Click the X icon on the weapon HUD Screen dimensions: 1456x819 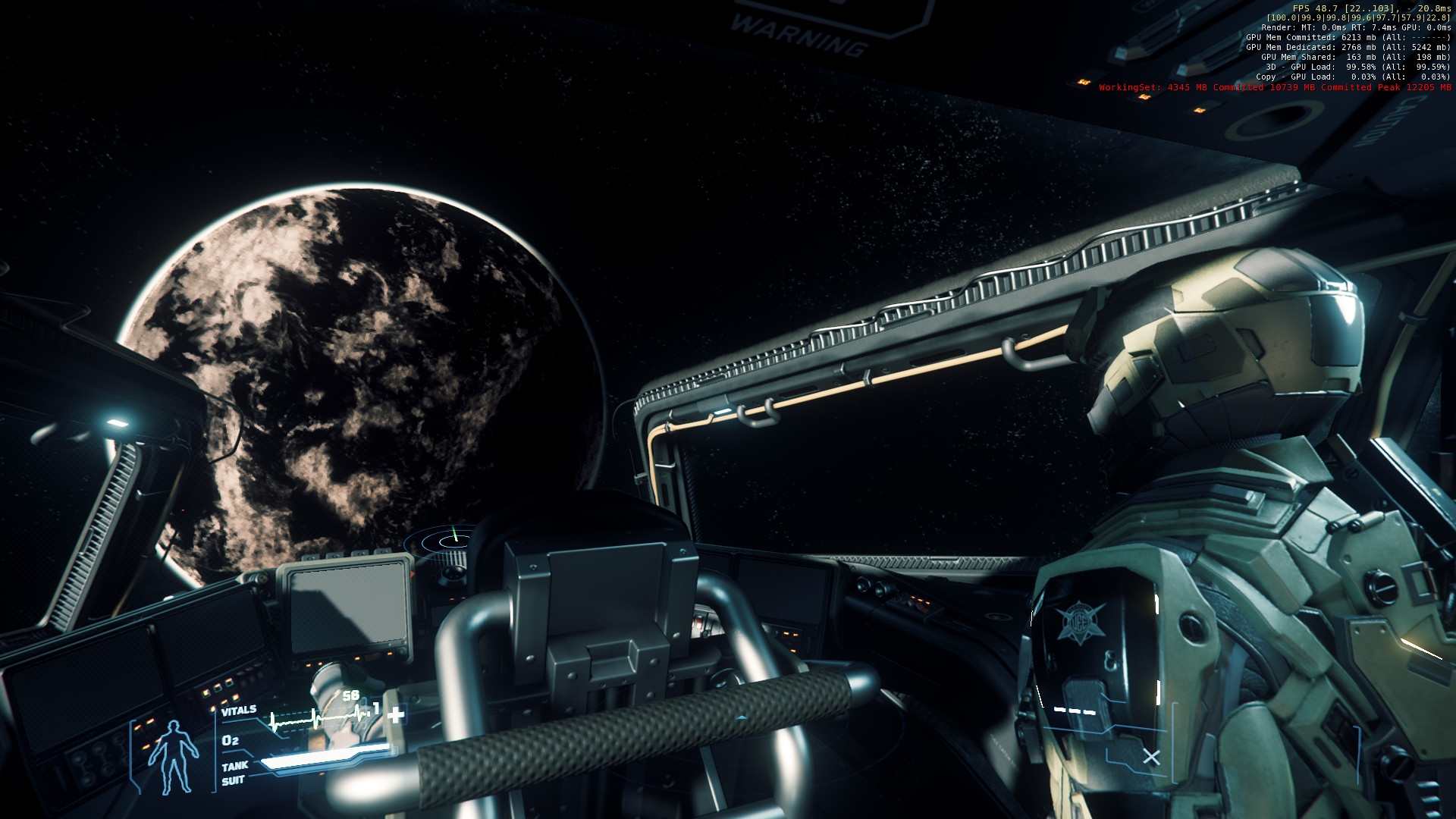[x=1151, y=757]
